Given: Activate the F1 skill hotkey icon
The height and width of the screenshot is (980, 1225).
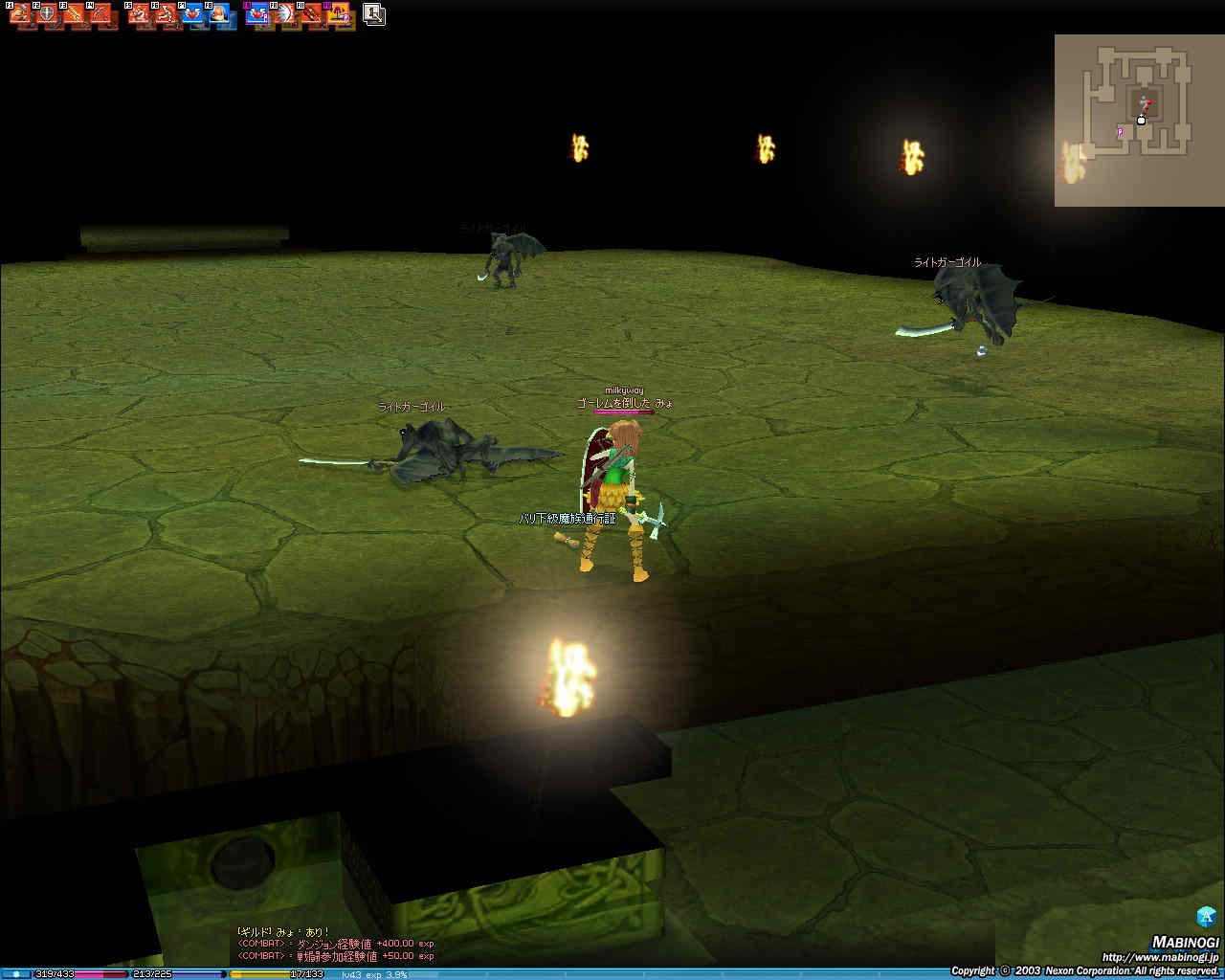Looking at the screenshot, I should [x=21, y=14].
